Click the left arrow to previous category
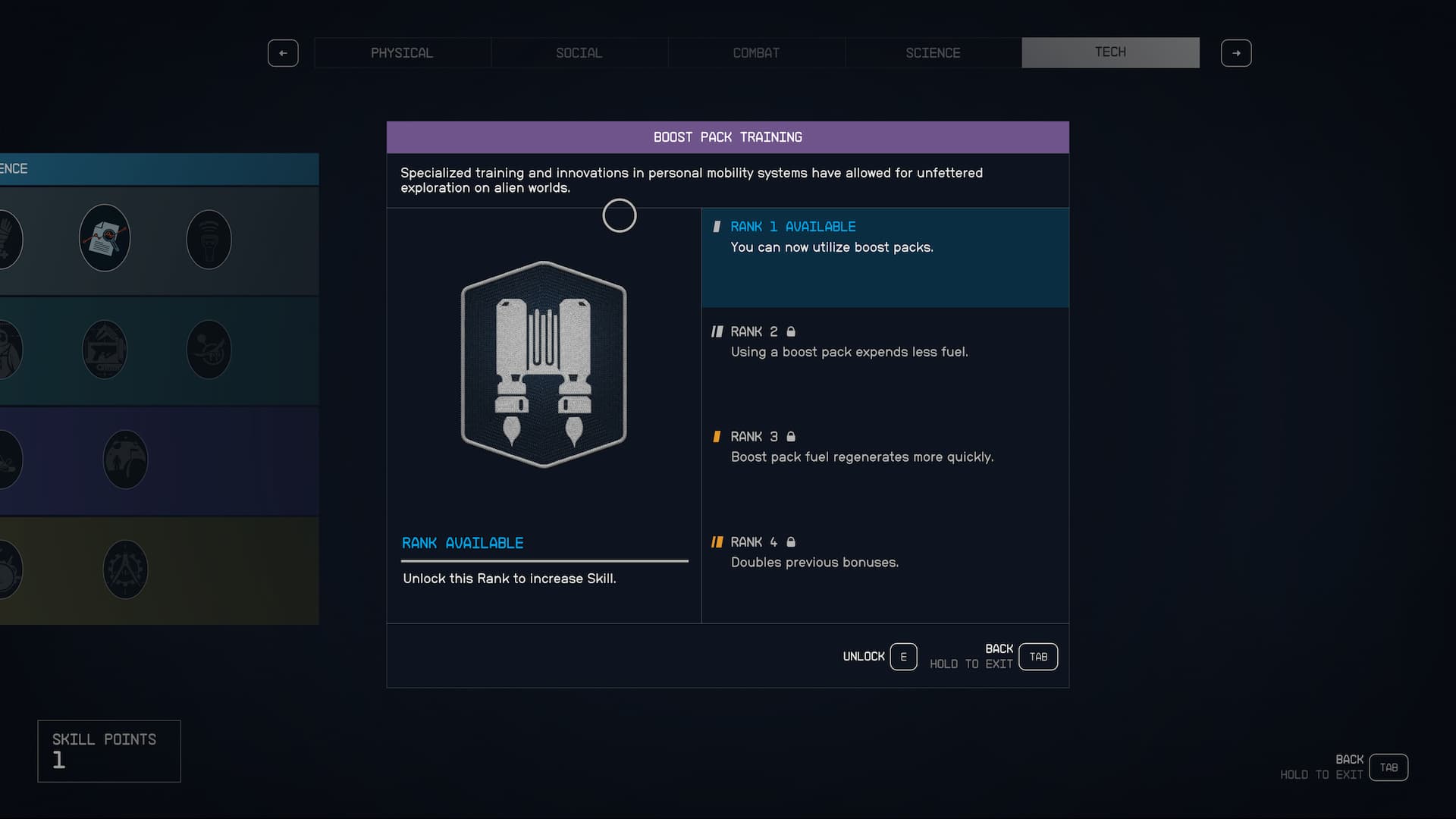This screenshot has width=1456, height=819. (x=283, y=53)
